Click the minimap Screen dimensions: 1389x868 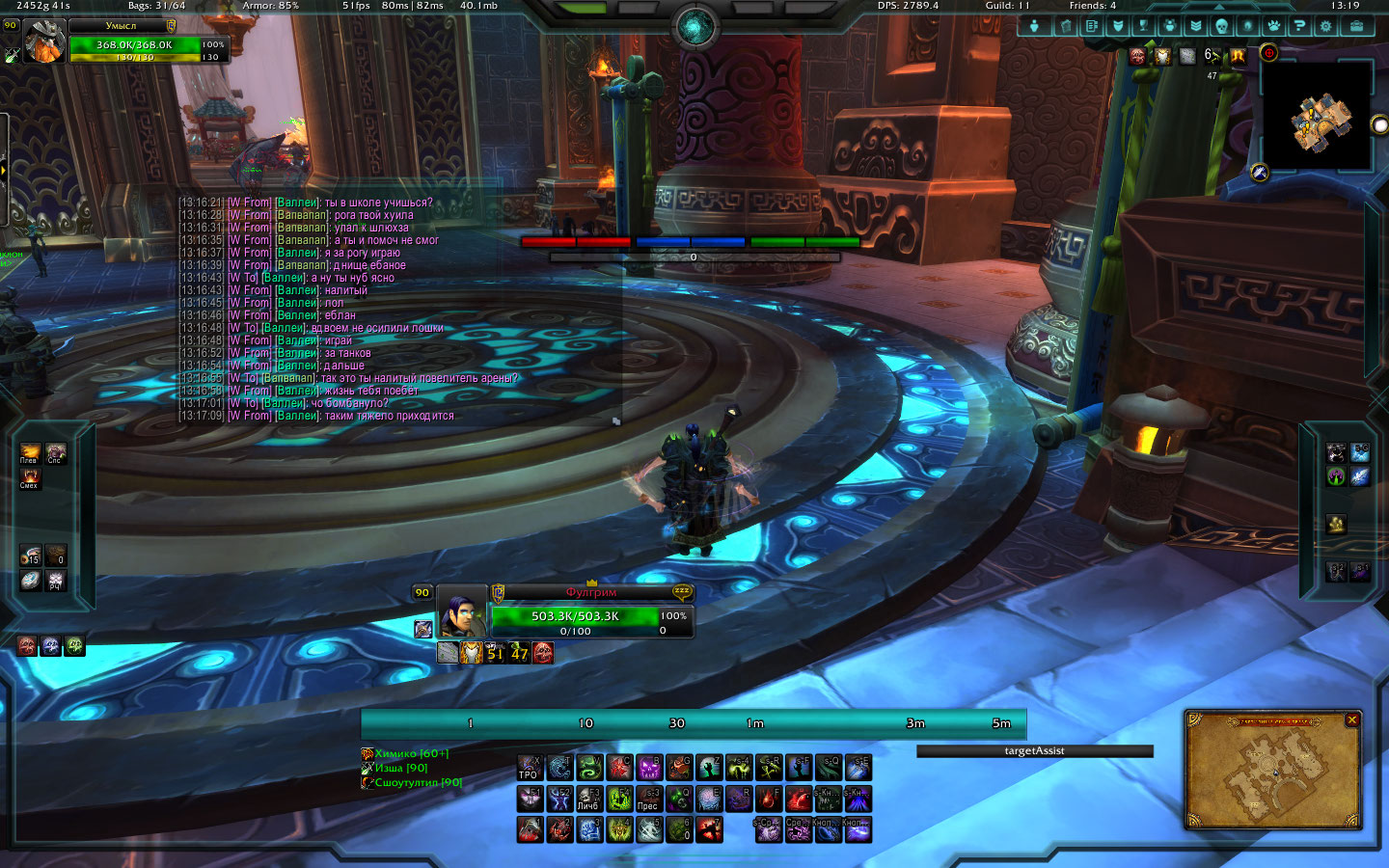tap(1319, 121)
